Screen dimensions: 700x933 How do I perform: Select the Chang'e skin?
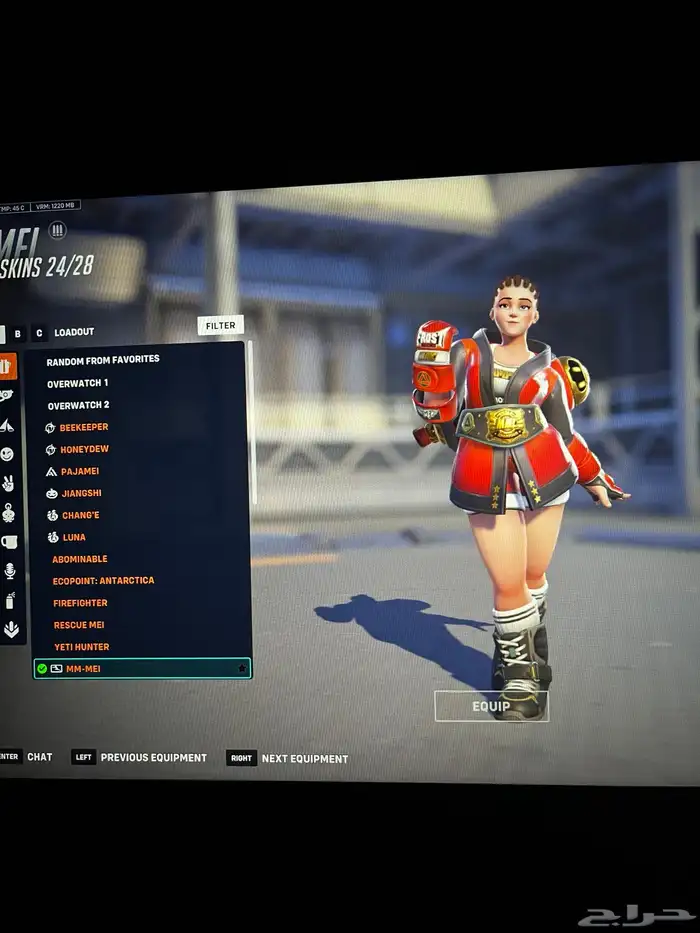[79, 515]
